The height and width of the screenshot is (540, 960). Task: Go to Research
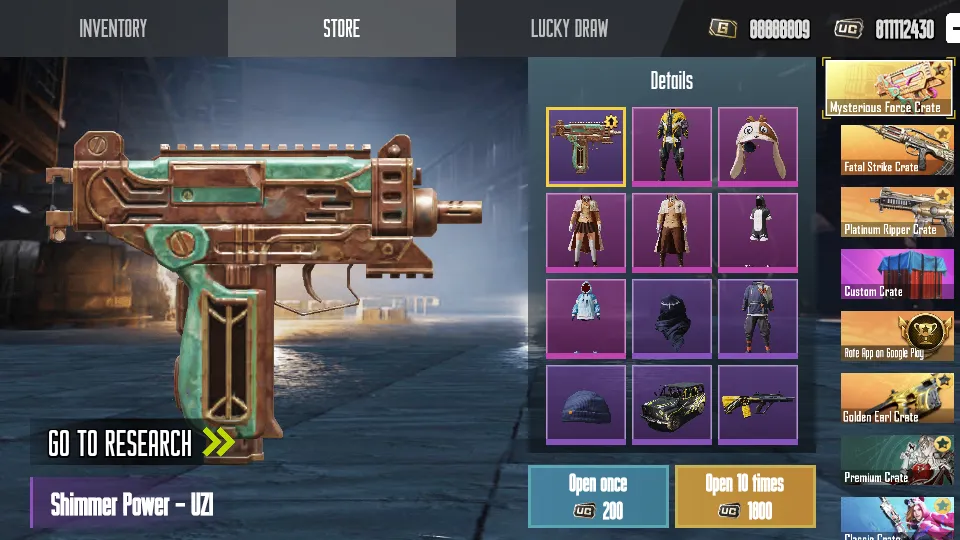point(140,442)
